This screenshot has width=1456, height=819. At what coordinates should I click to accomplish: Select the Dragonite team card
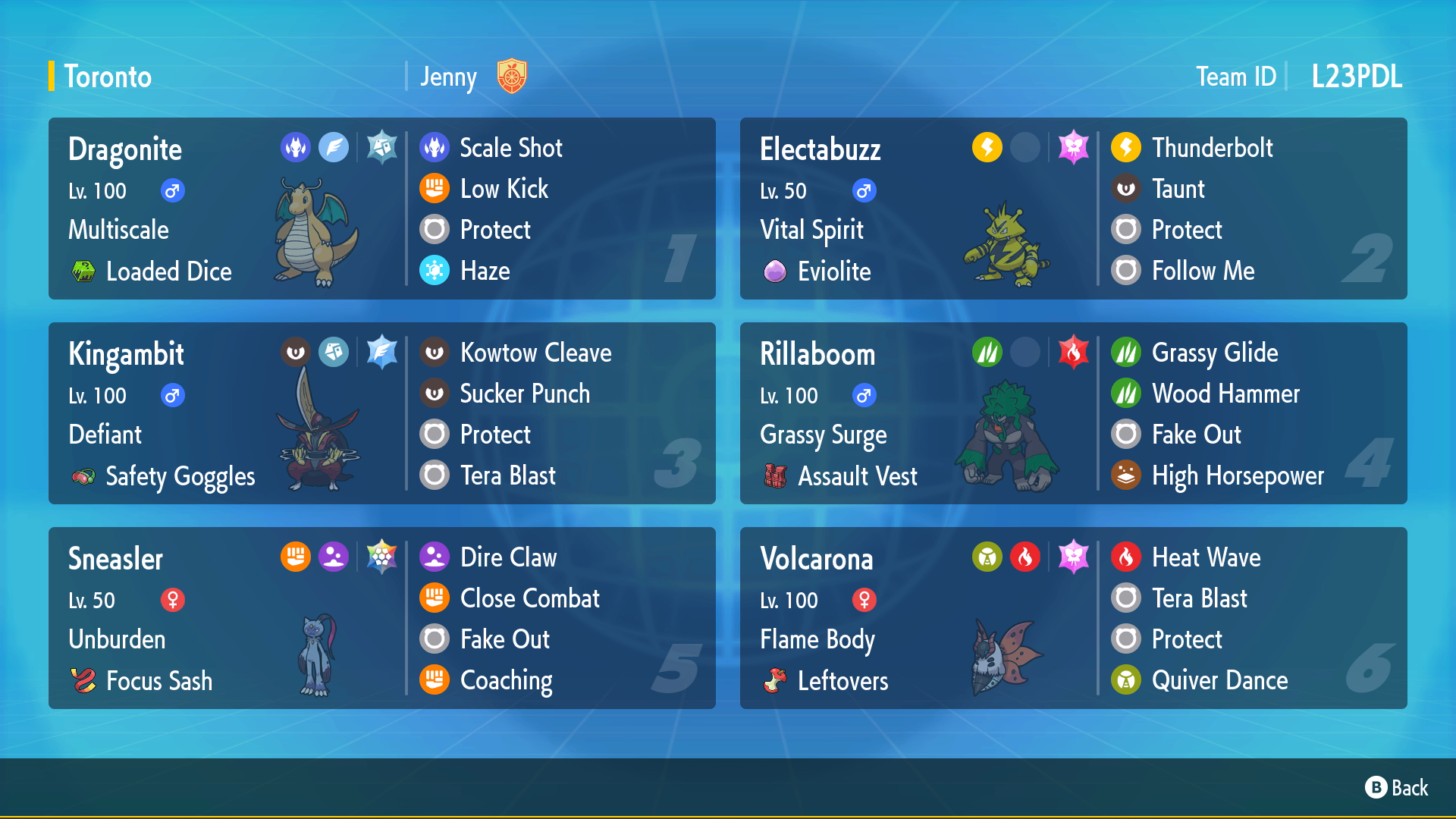(381, 209)
